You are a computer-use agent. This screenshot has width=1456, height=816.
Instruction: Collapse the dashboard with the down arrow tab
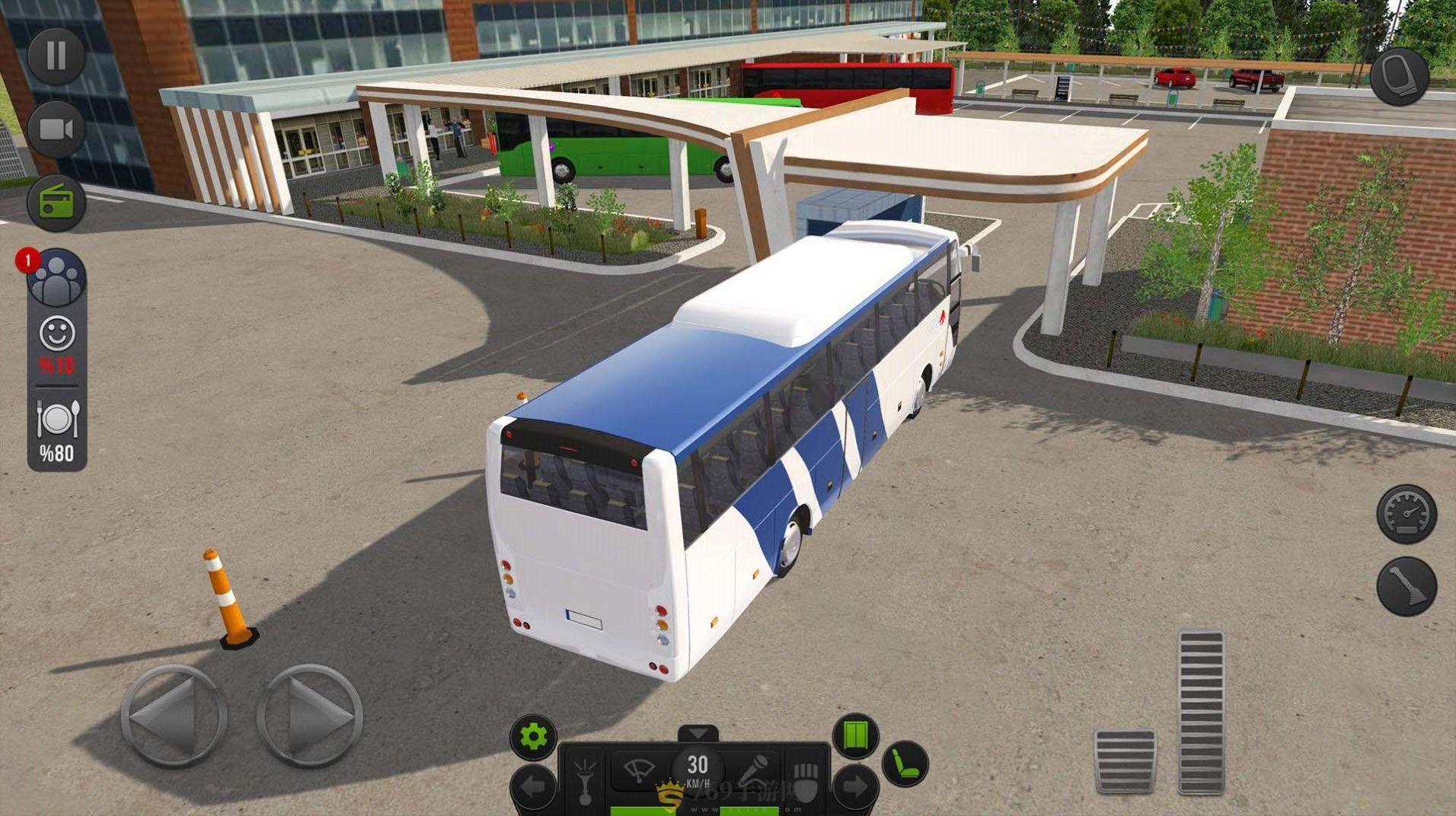tap(698, 734)
